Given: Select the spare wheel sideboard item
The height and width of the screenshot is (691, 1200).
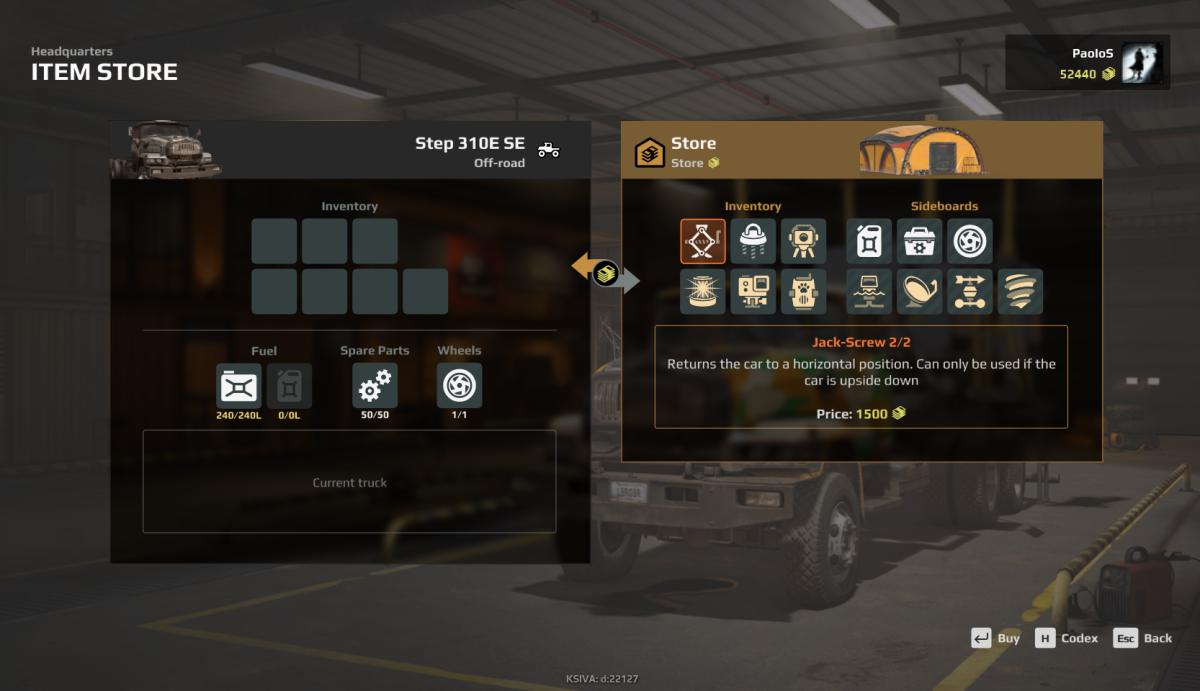Looking at the screenshot, I should pos(969,241).
